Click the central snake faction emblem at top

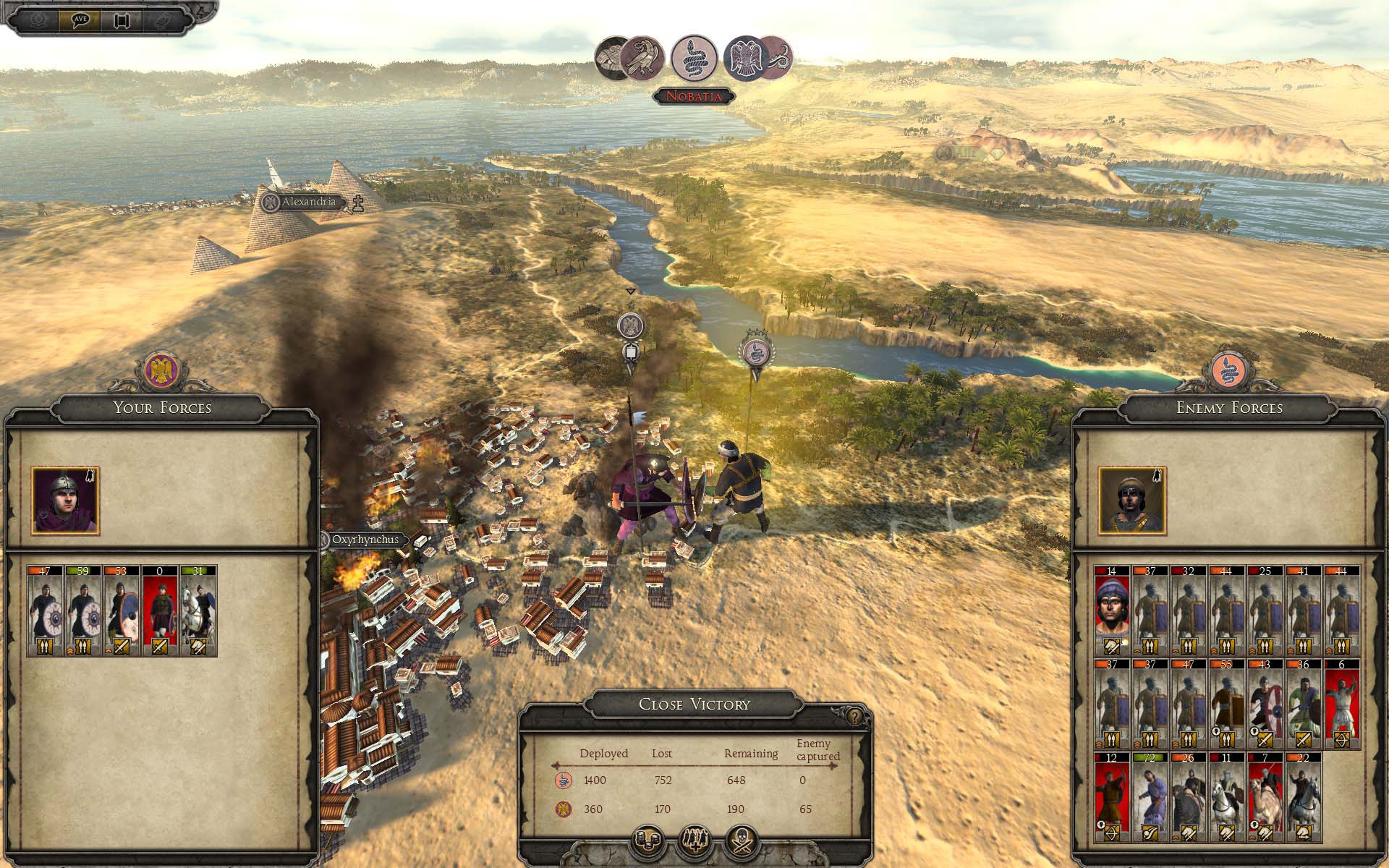click(694, 57)
